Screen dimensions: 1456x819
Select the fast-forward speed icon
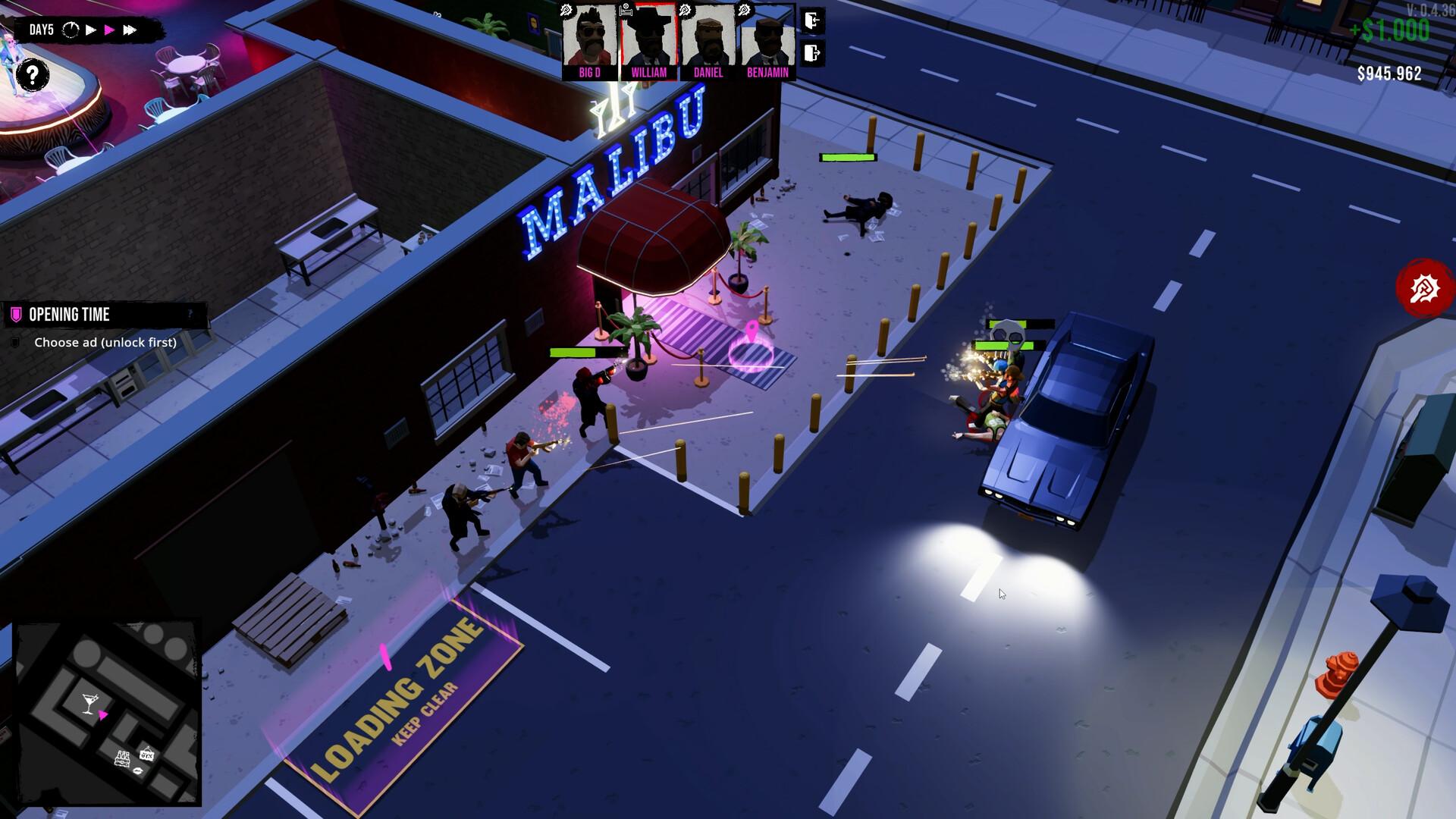point(130,30)
